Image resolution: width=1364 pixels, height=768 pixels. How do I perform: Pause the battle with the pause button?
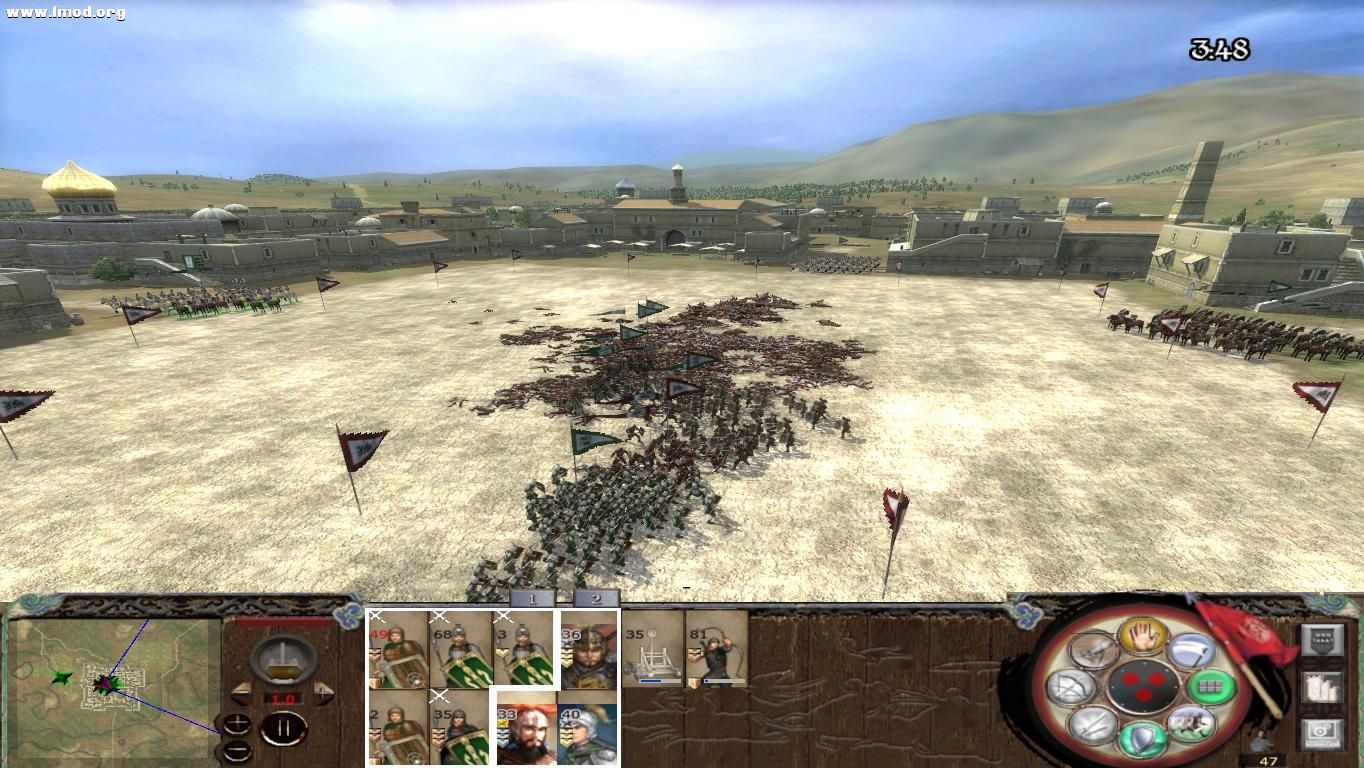[284, 728]
